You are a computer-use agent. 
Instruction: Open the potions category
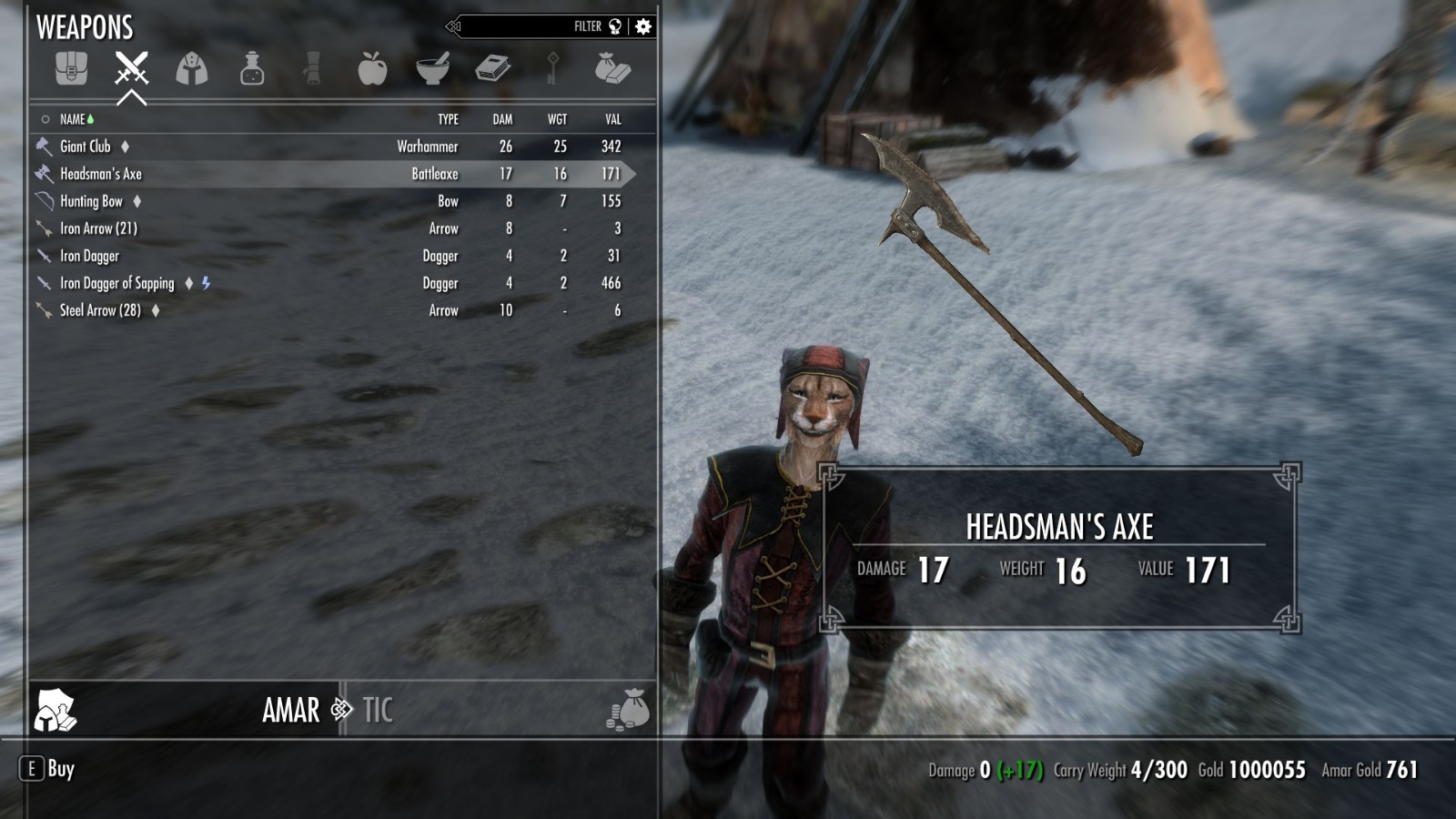tap(252, 68)
